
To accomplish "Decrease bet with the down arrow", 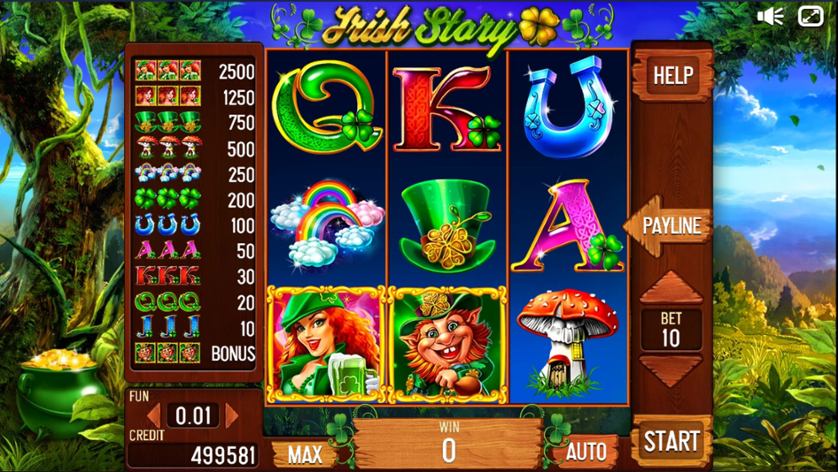I will click(670, 371).
